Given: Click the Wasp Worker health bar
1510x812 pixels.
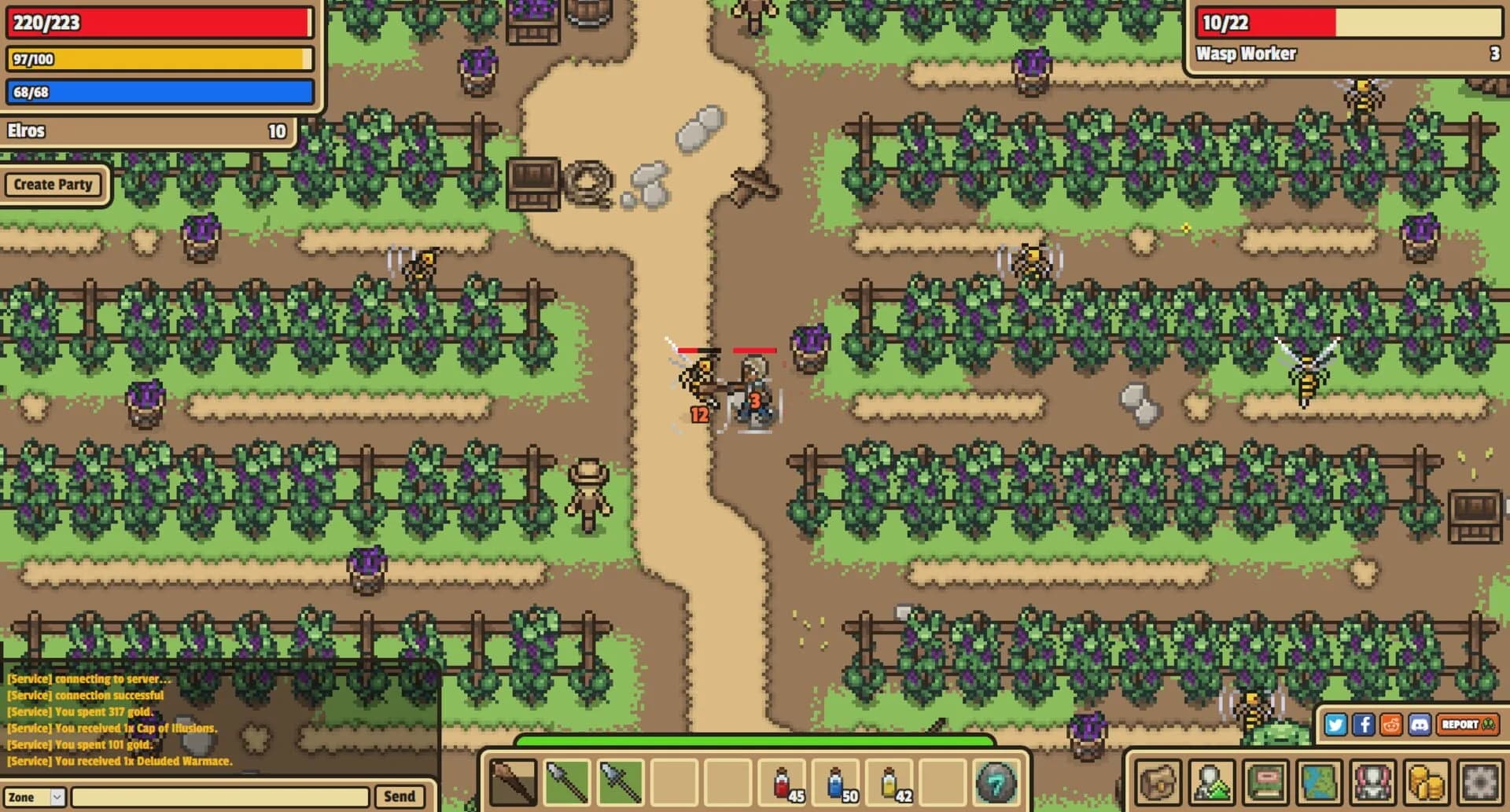Looking at the screenshot, I should pyautogui.click(x=1349, y=23).
